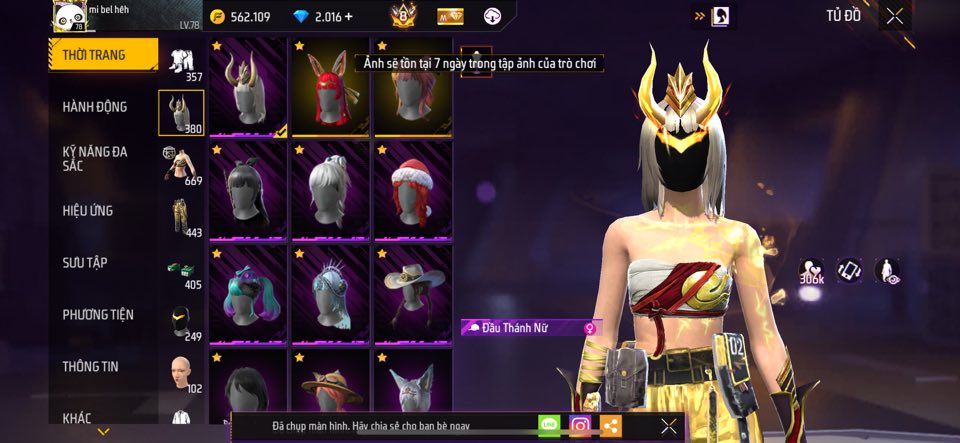Open the THỜI TRANG category

pos(103,55)
